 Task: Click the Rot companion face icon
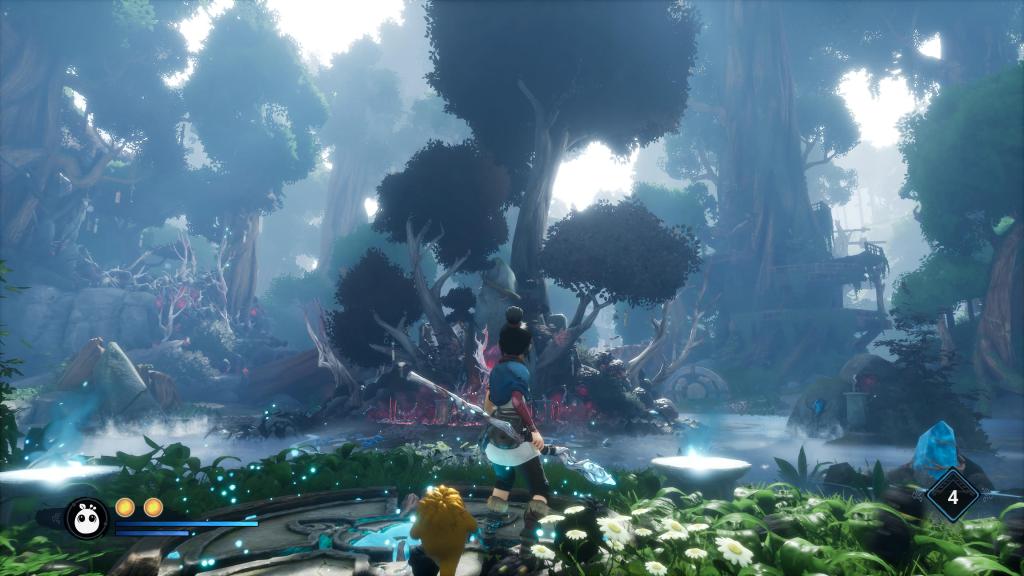click(x=87, y=517)
